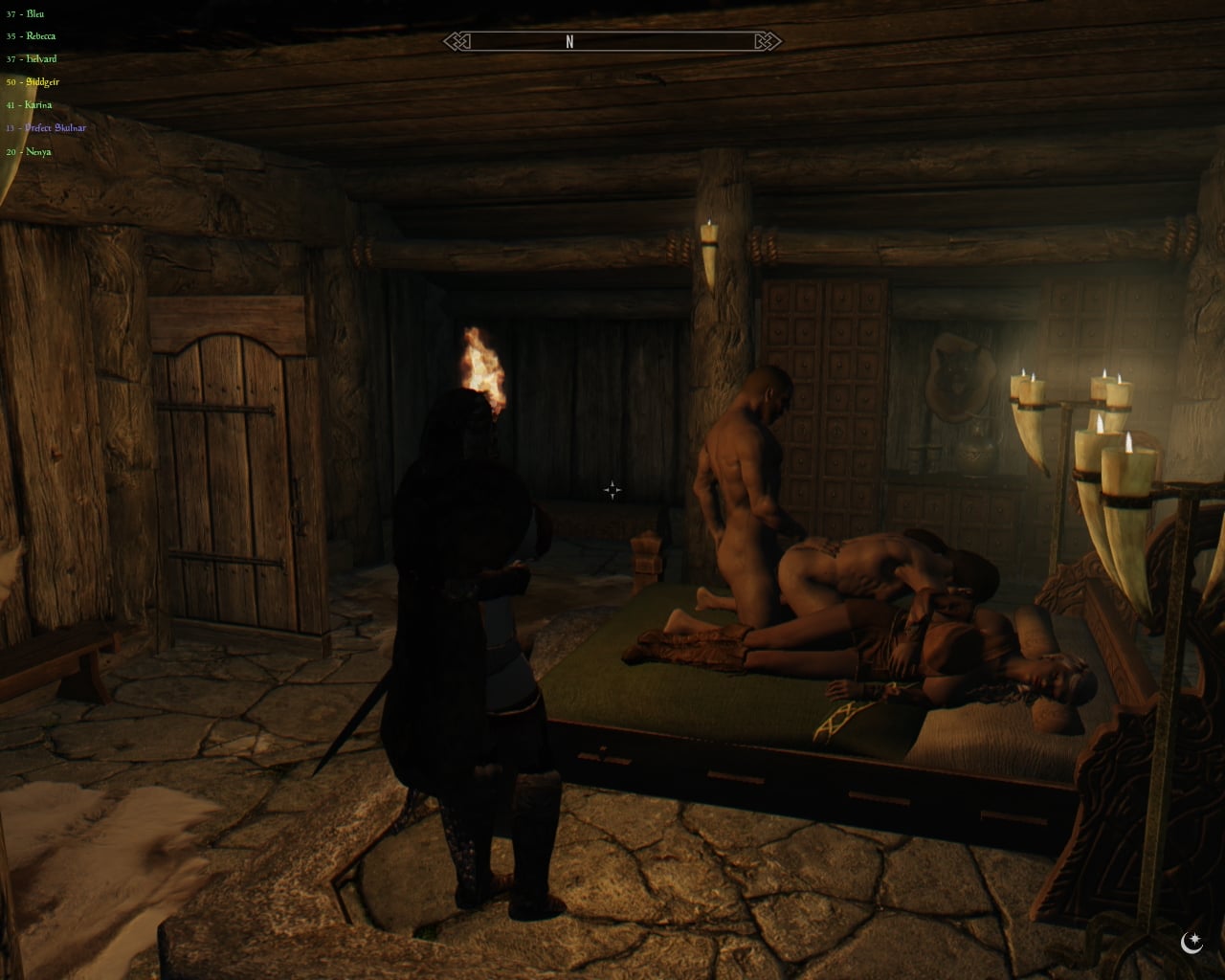Click Nenya in the character list
Viewport: 1225px width, 980px height.
38,151
